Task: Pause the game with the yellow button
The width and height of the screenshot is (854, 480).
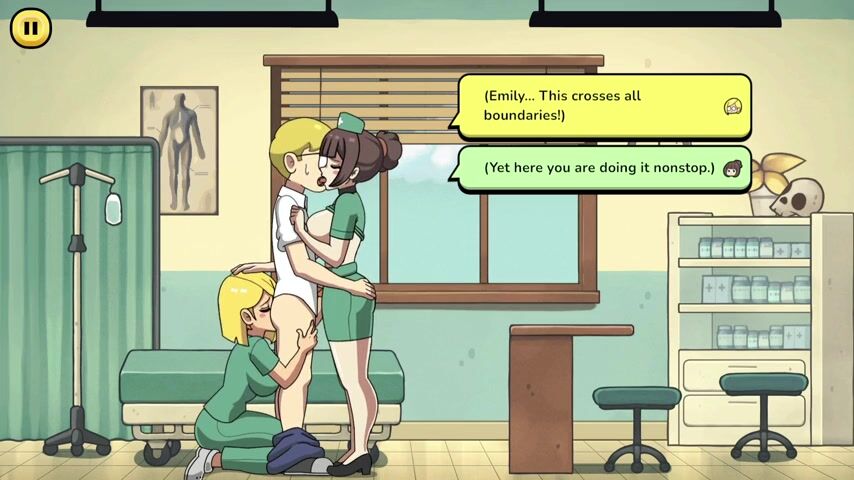Action: (x=31, y=28)
